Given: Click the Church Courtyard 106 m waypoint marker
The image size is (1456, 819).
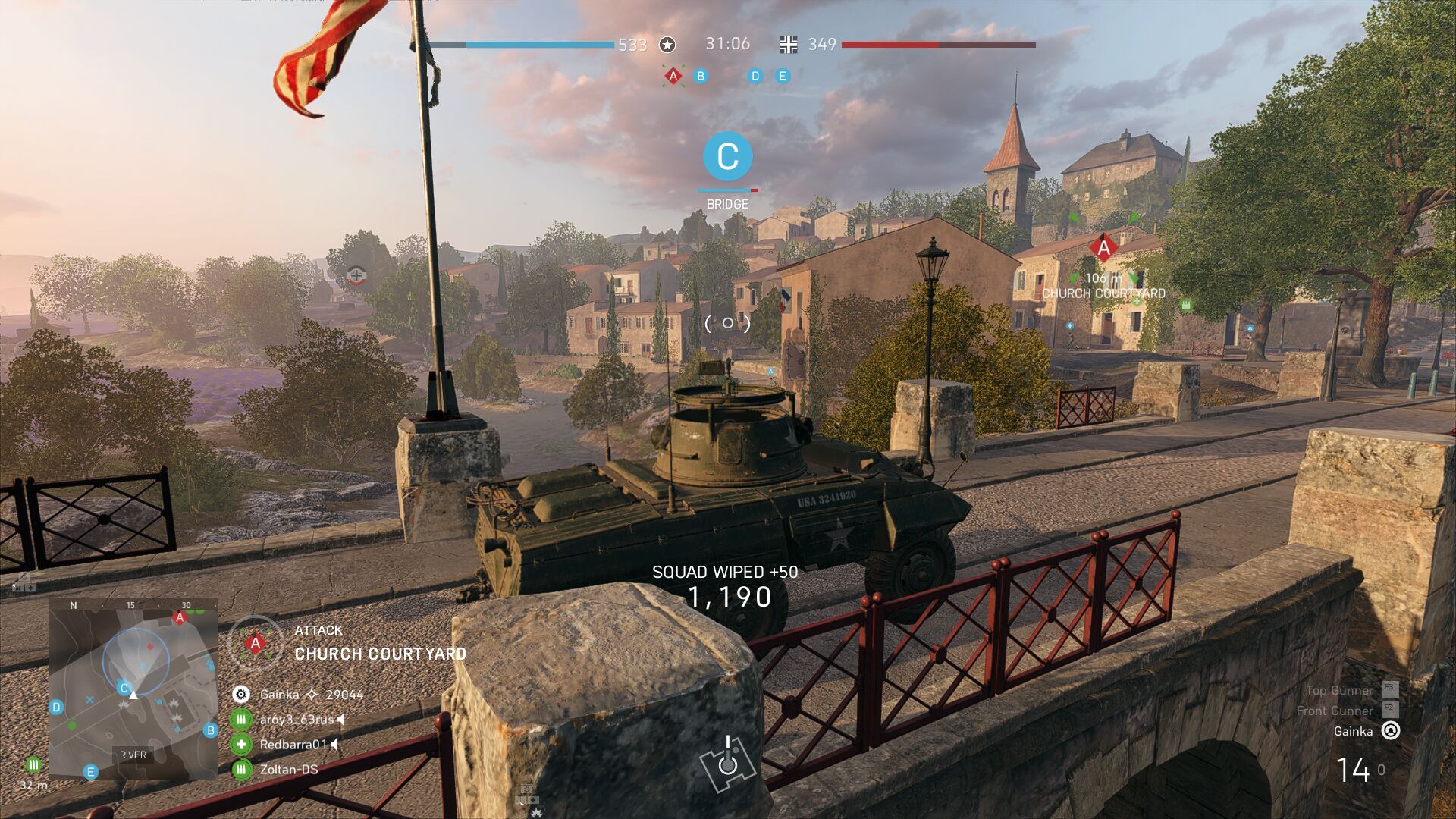Looking at the screenshot, I should coord(1103,248).
